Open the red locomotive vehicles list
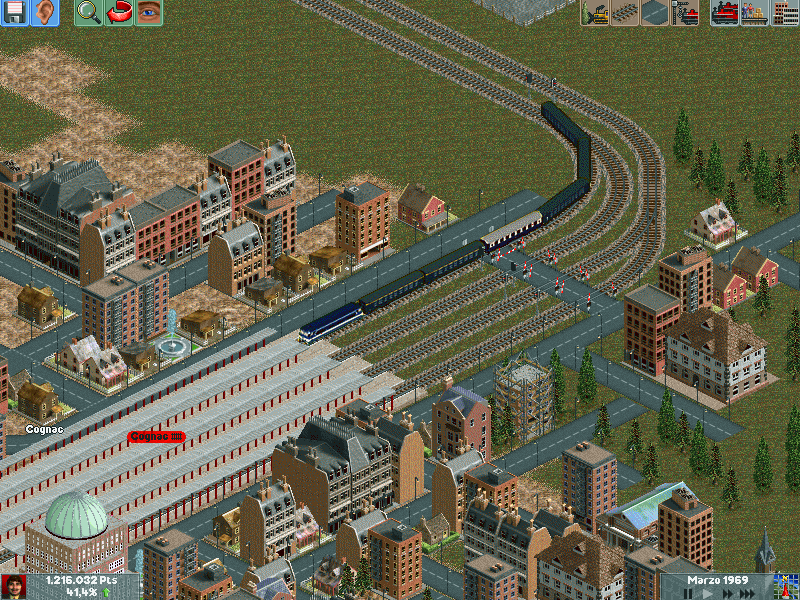 [725, 13]
